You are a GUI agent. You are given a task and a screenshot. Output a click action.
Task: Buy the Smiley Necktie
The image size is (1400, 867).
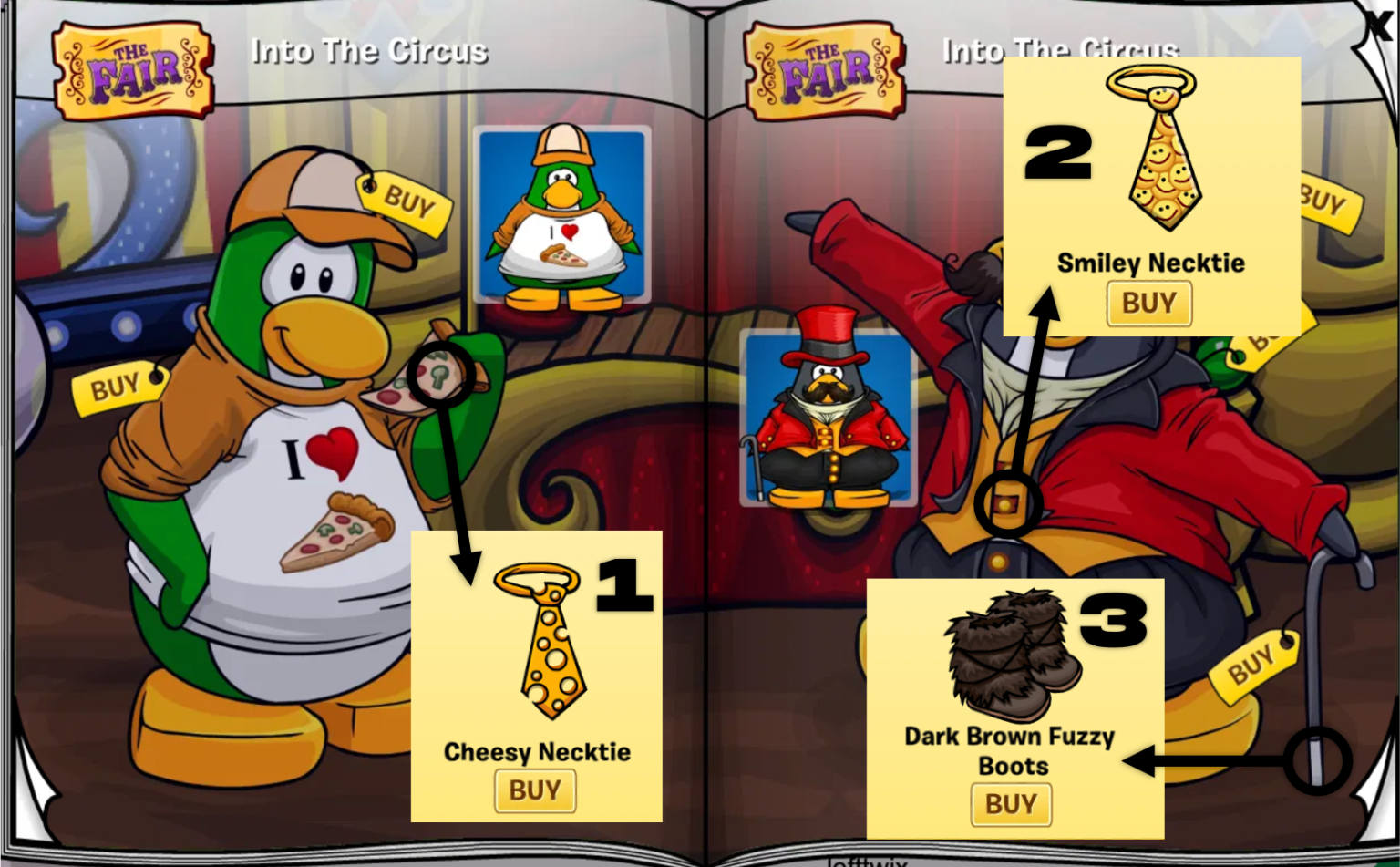click(1149, 304)
